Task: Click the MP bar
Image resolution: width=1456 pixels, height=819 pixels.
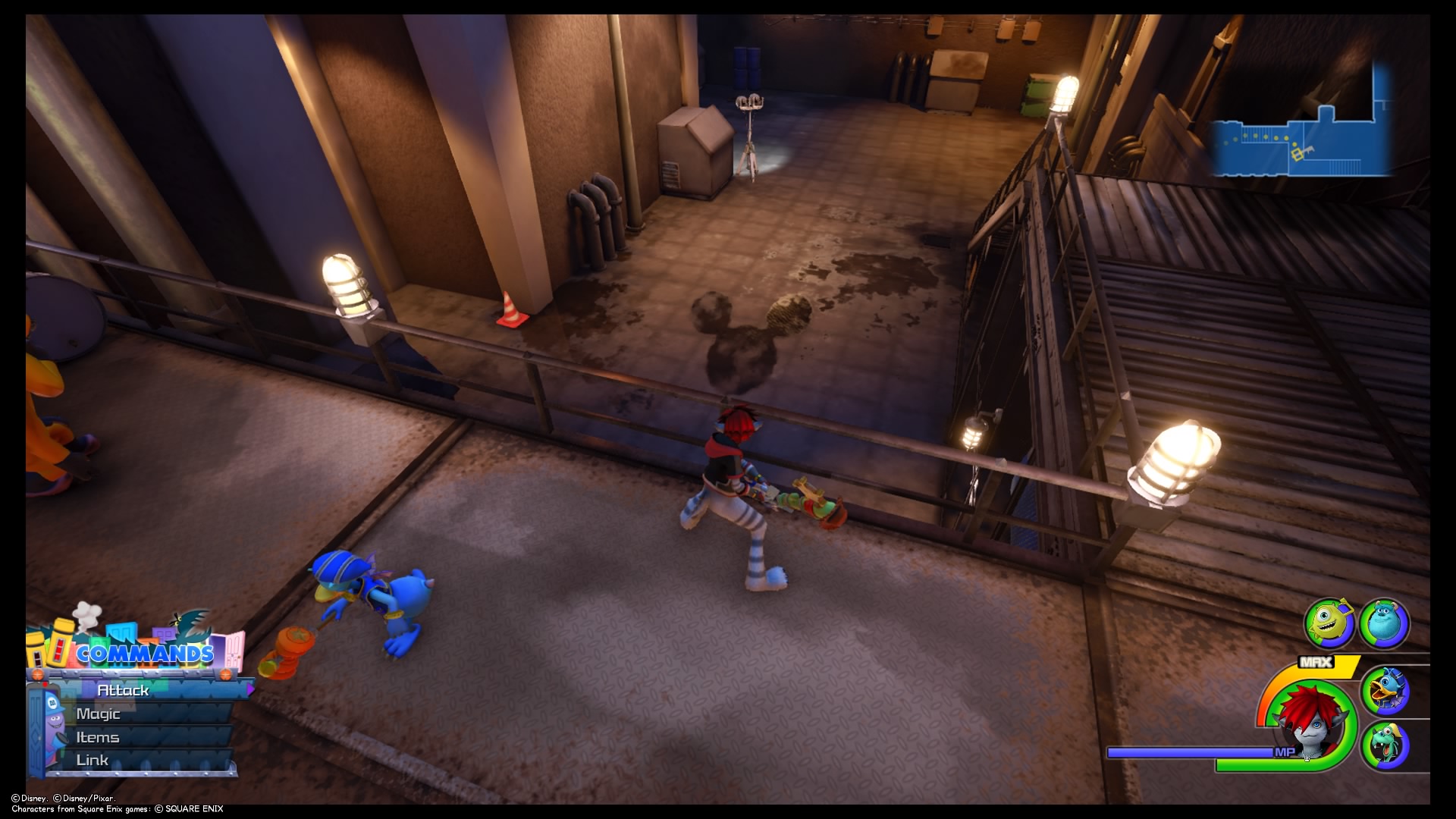Action: 1188,752
